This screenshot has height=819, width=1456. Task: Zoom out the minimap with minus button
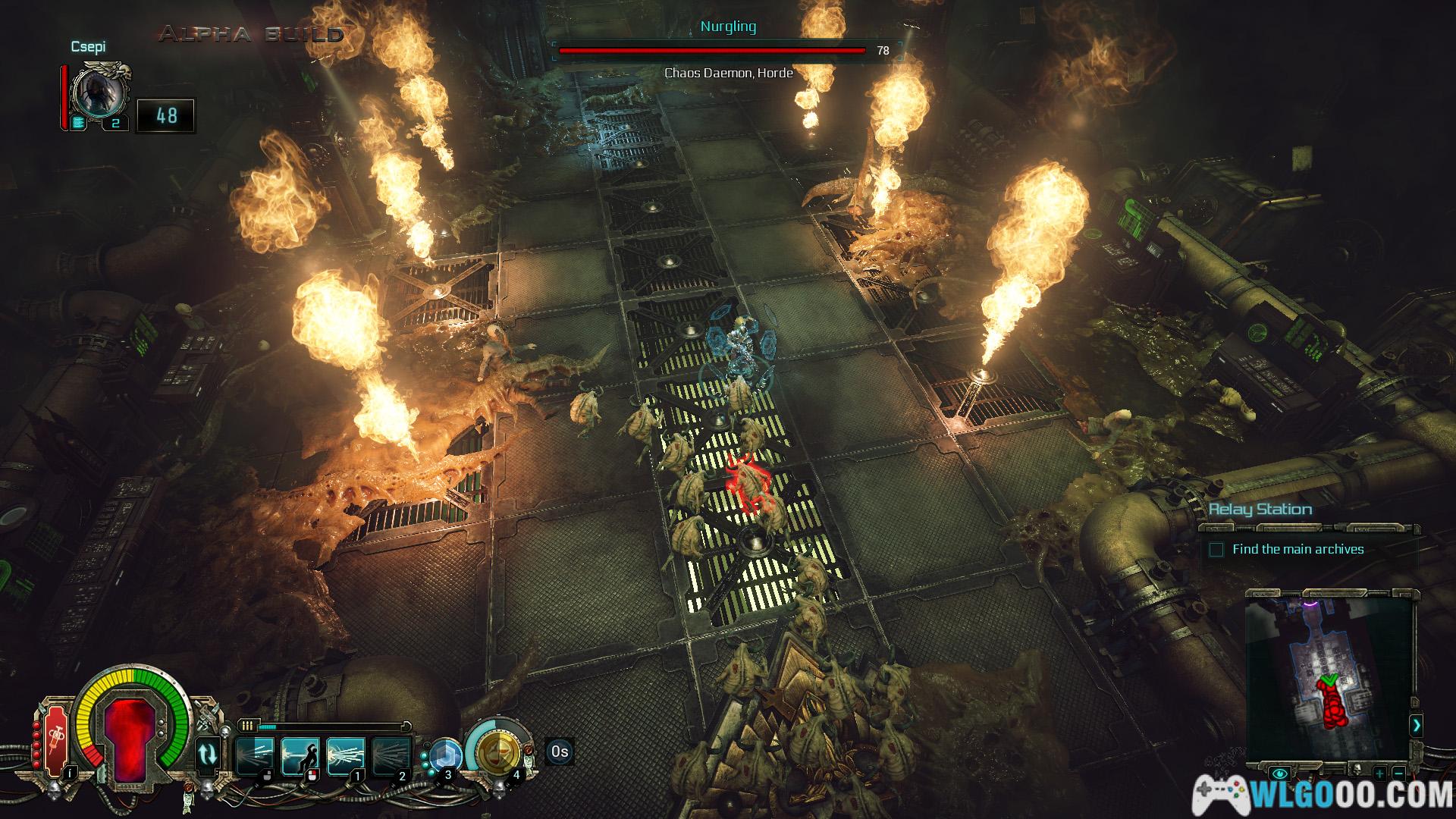(x=1399, y=773)
